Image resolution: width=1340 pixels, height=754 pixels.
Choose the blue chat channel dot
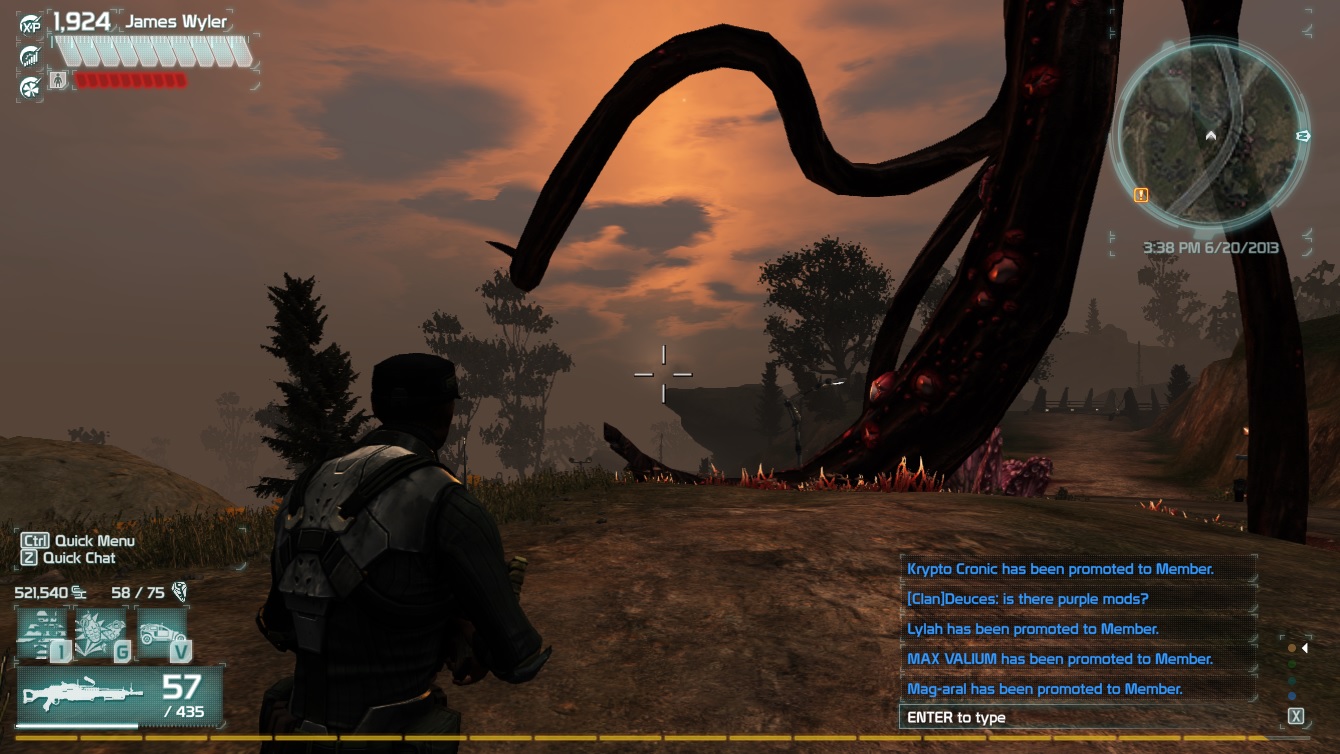(1292, 696)
